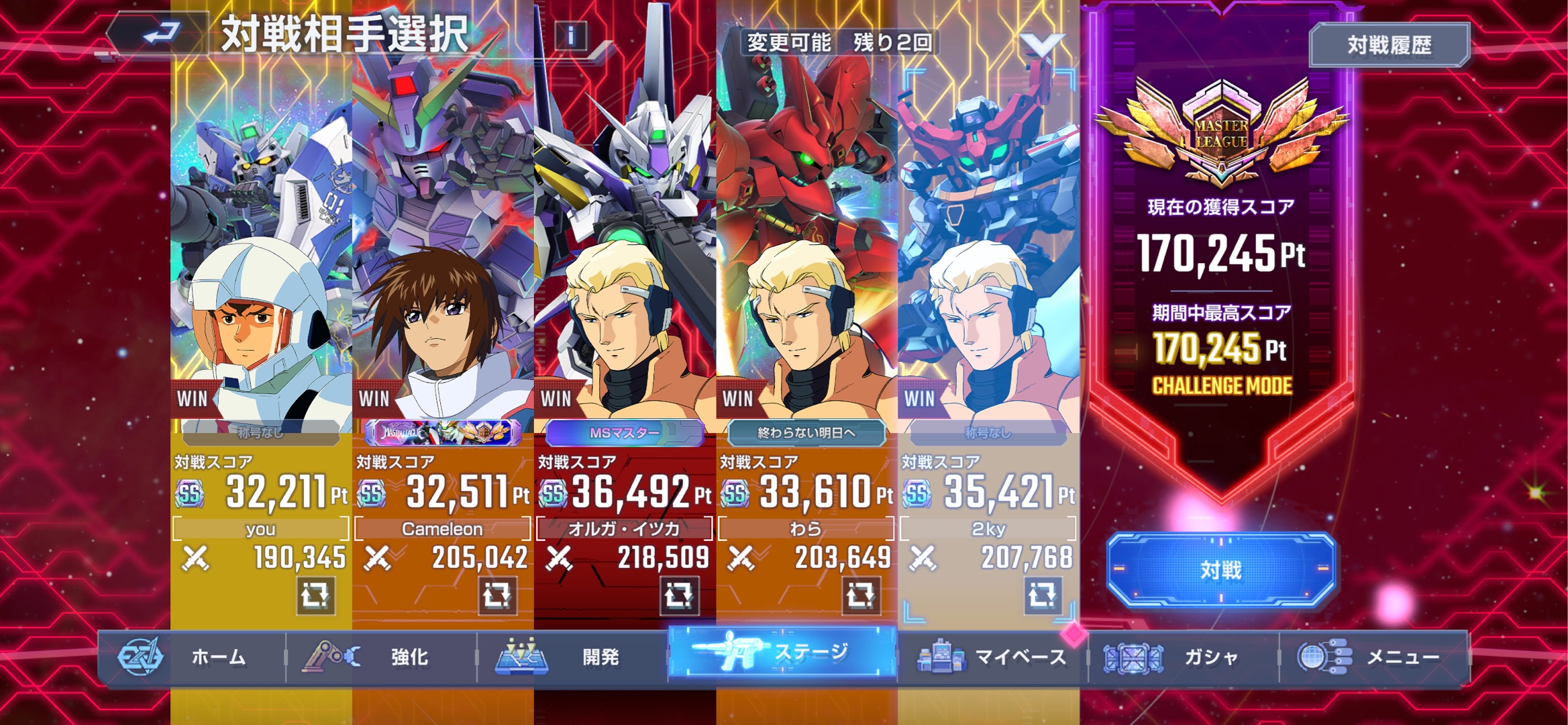Open マイベース my base tab
Viewport: 1568px width, 725px height.
[993, 657]
